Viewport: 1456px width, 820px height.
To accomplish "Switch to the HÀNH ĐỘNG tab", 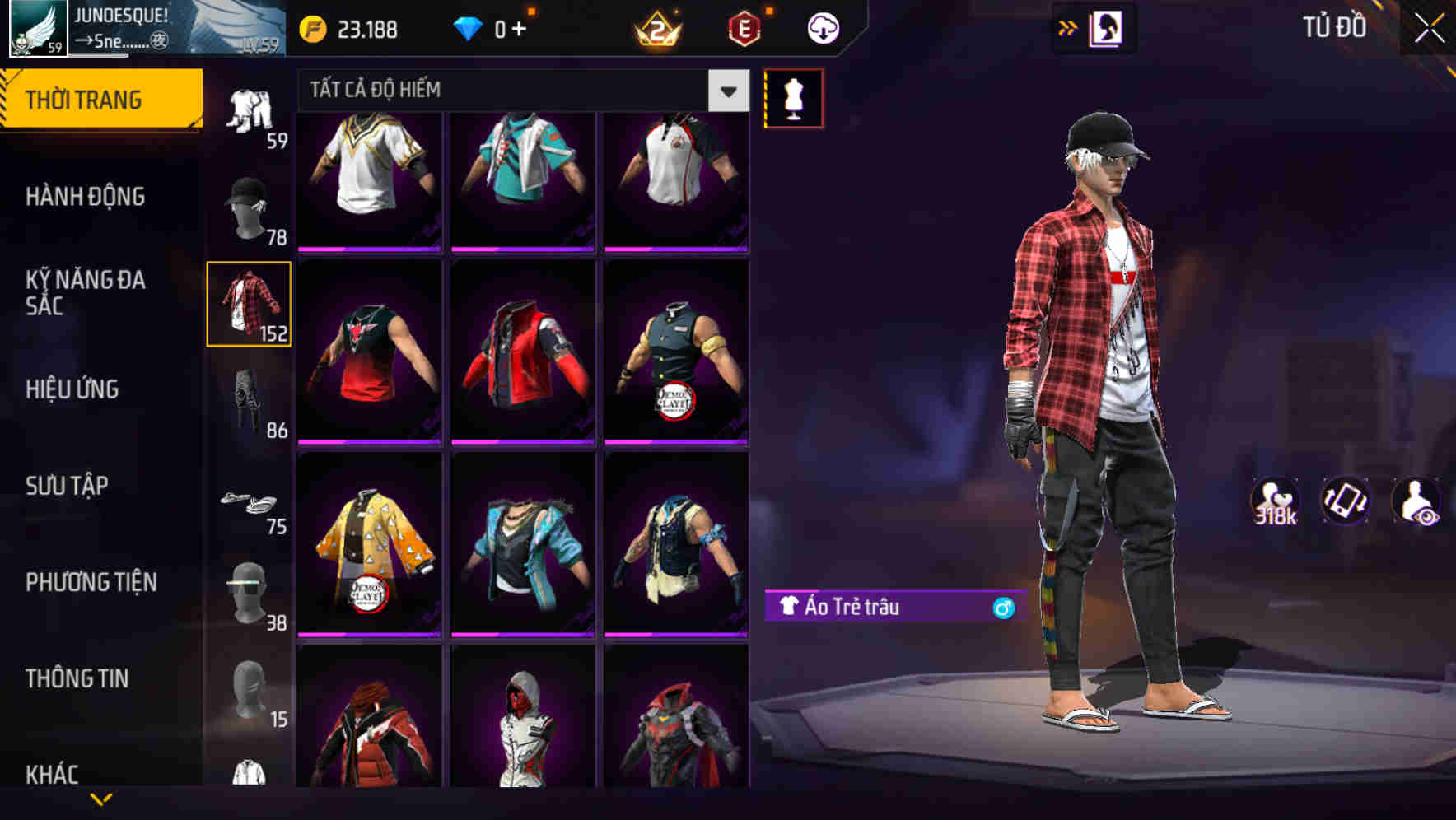I will [85, 197].
